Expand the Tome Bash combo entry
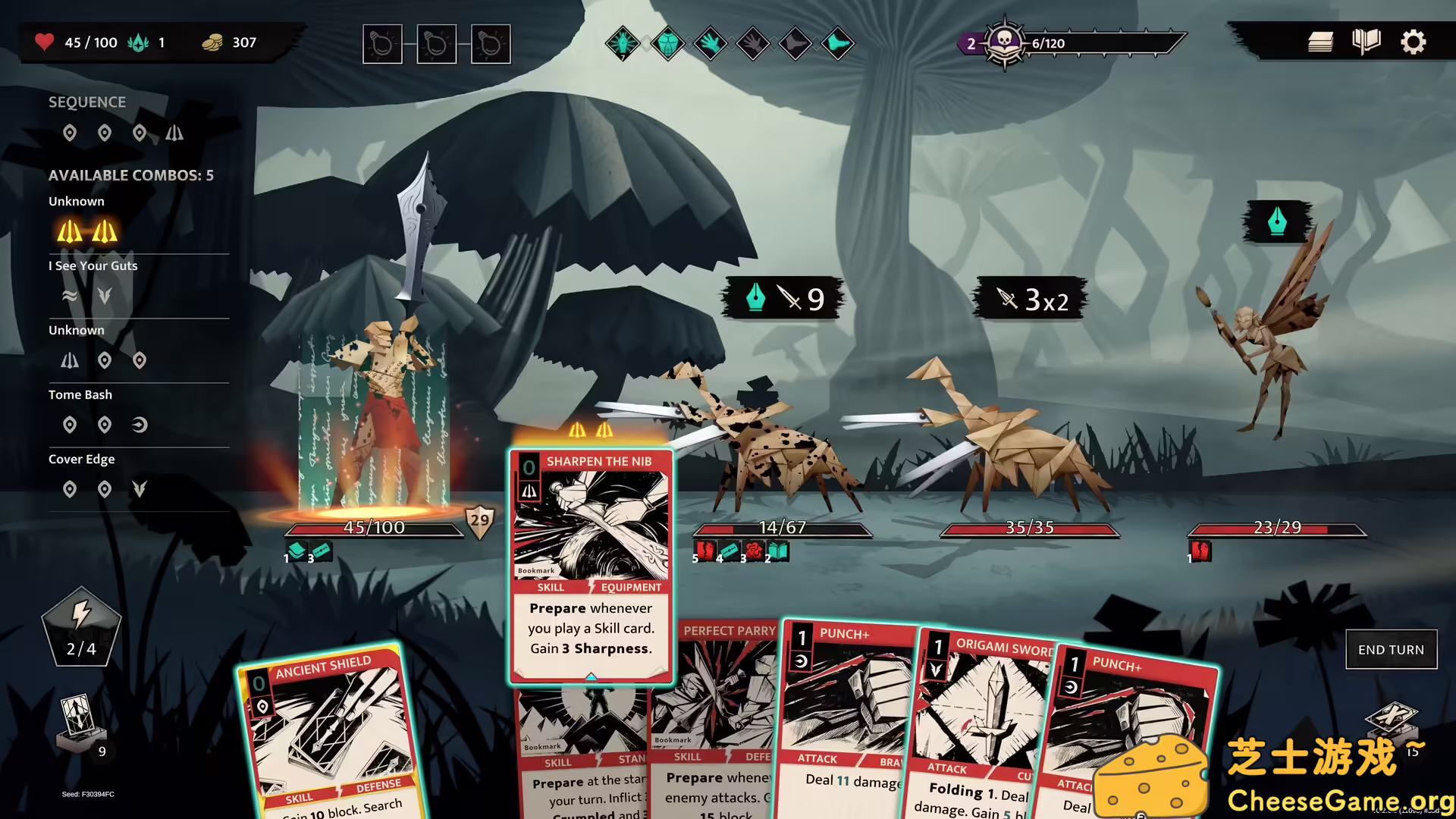 coord(80,394)
